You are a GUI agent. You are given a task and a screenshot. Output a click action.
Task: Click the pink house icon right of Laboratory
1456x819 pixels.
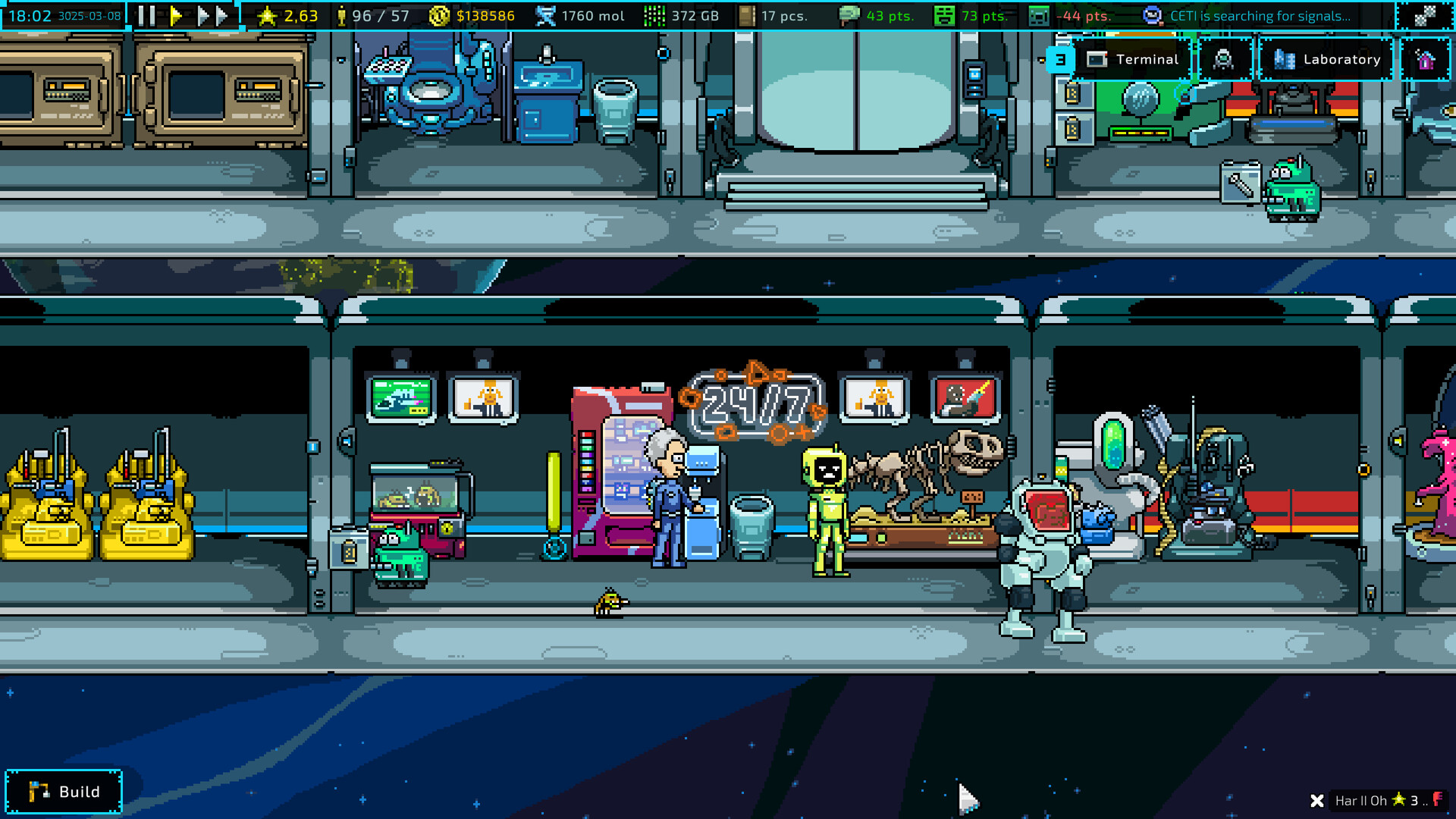(1427, 59)
